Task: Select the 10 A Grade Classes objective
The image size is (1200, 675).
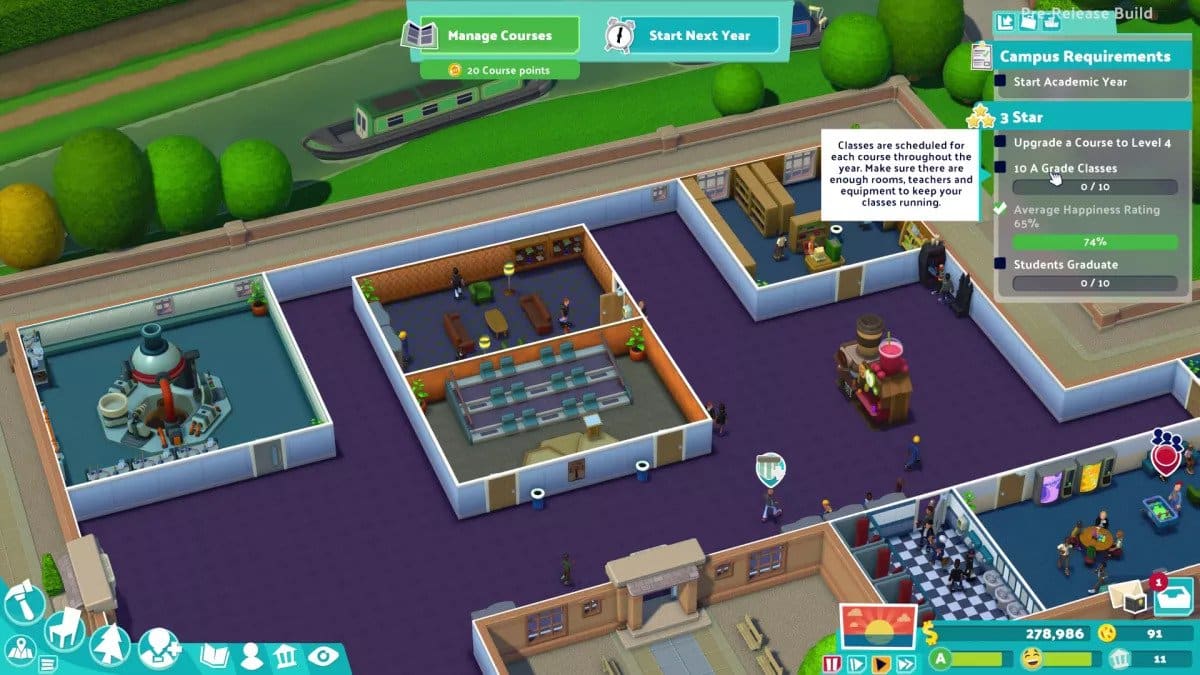Action: pos(1065,169)
